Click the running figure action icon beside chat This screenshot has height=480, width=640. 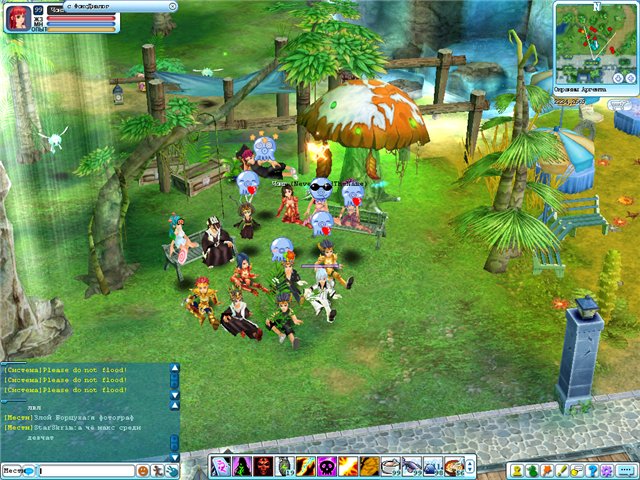pos(158,469)
